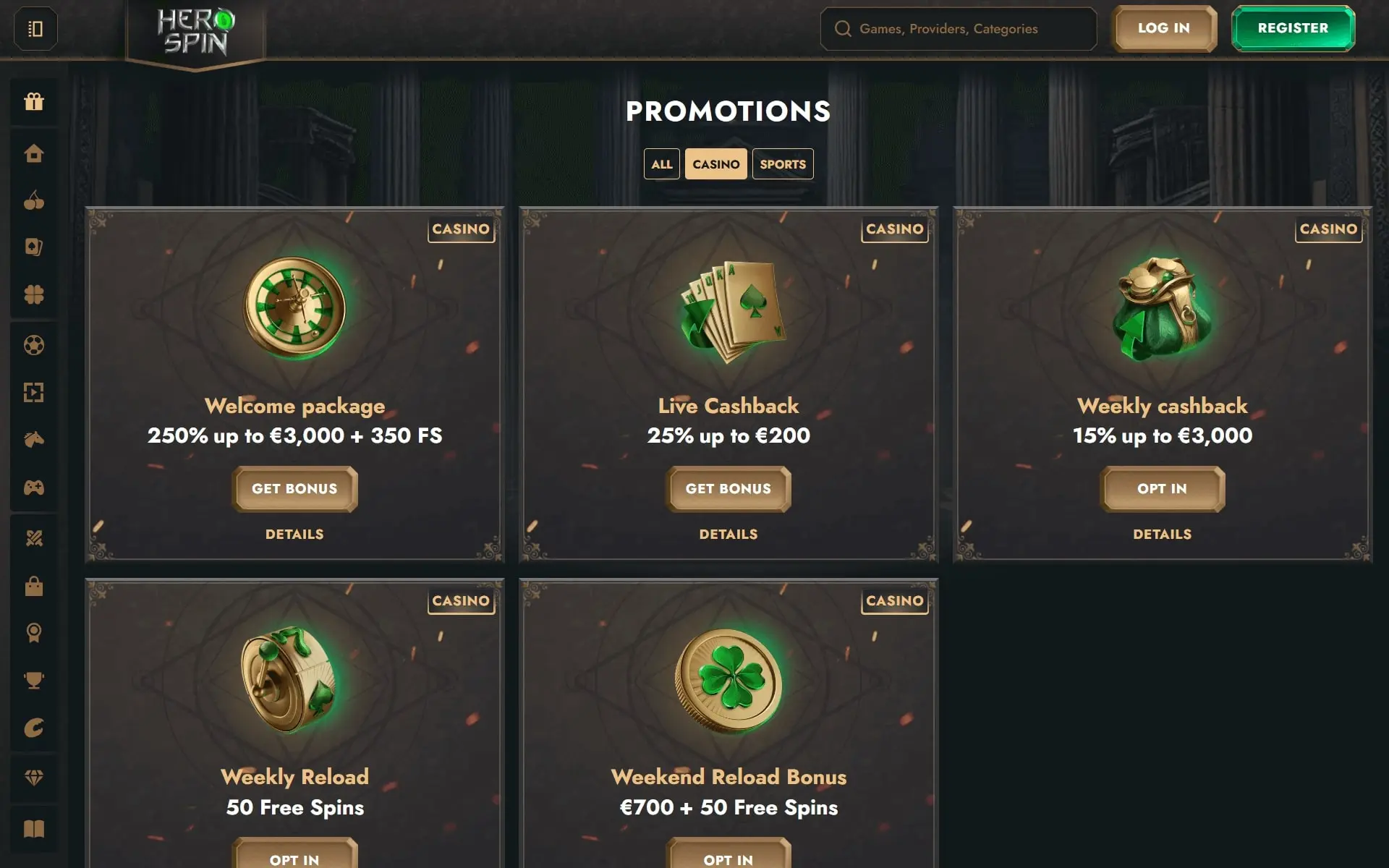This screenshot has width=1389, height=868.
Task: Opt in to Weekend Reload Bonus
Action: [728, 858]
